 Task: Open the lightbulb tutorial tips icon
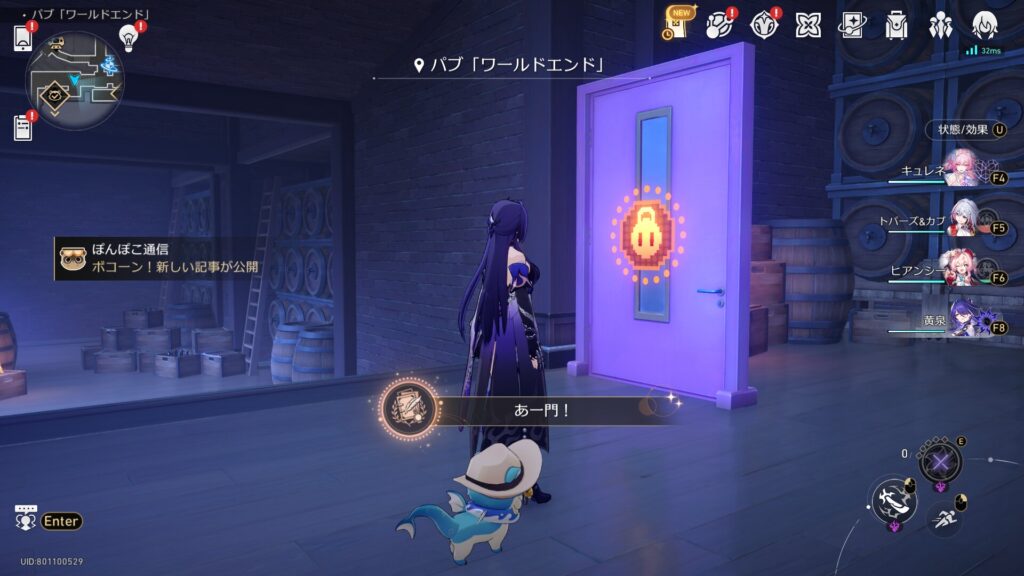pos(127,38)
